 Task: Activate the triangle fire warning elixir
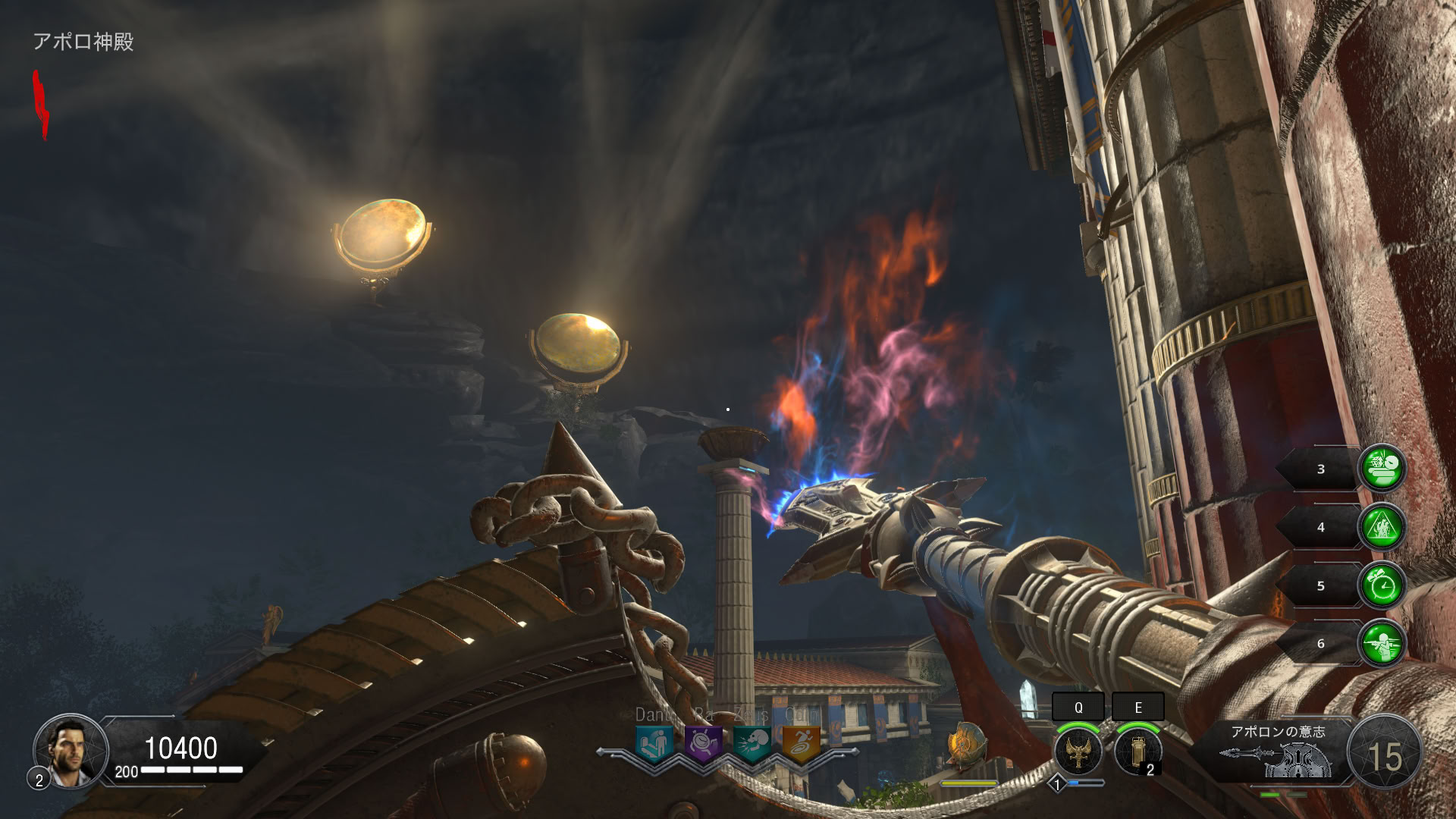1382,527
